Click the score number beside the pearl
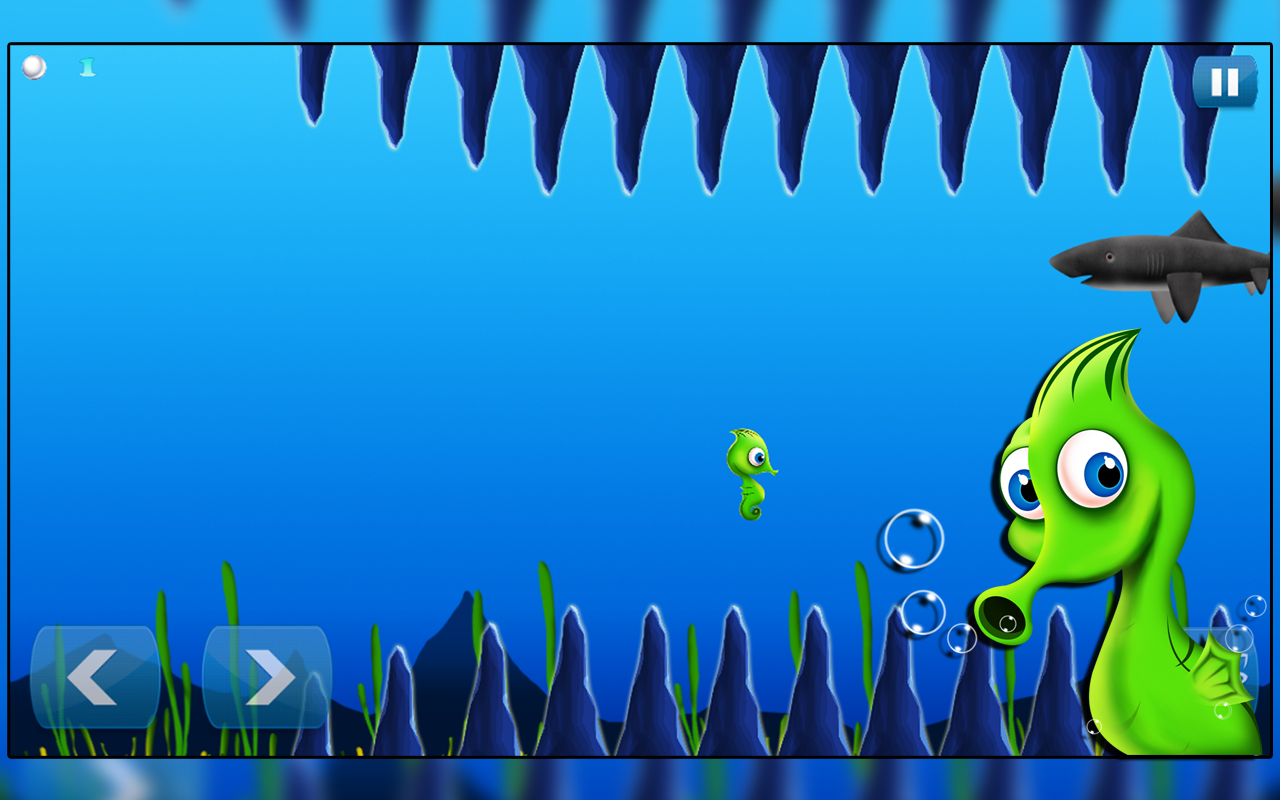The width and height of the screenshot is (1280, 800). pos(86,67)
